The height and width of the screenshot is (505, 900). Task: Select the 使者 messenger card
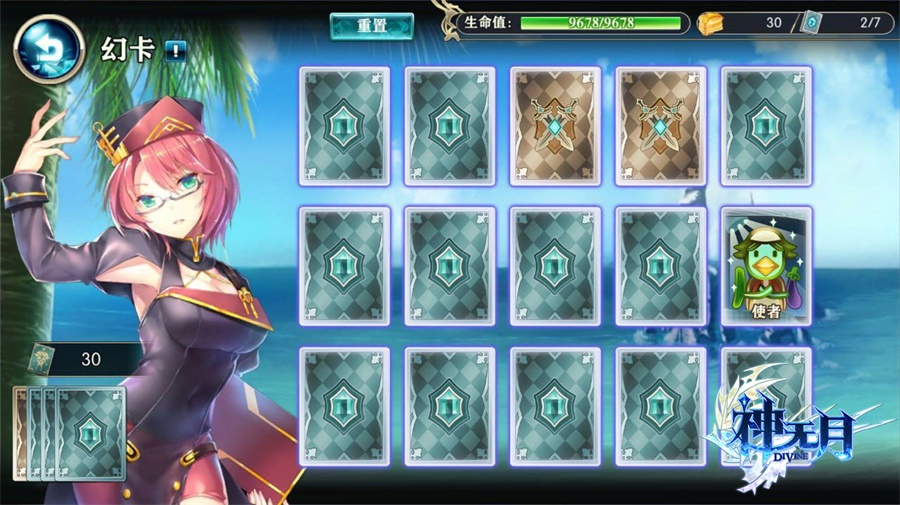click(x=765, y=266)
